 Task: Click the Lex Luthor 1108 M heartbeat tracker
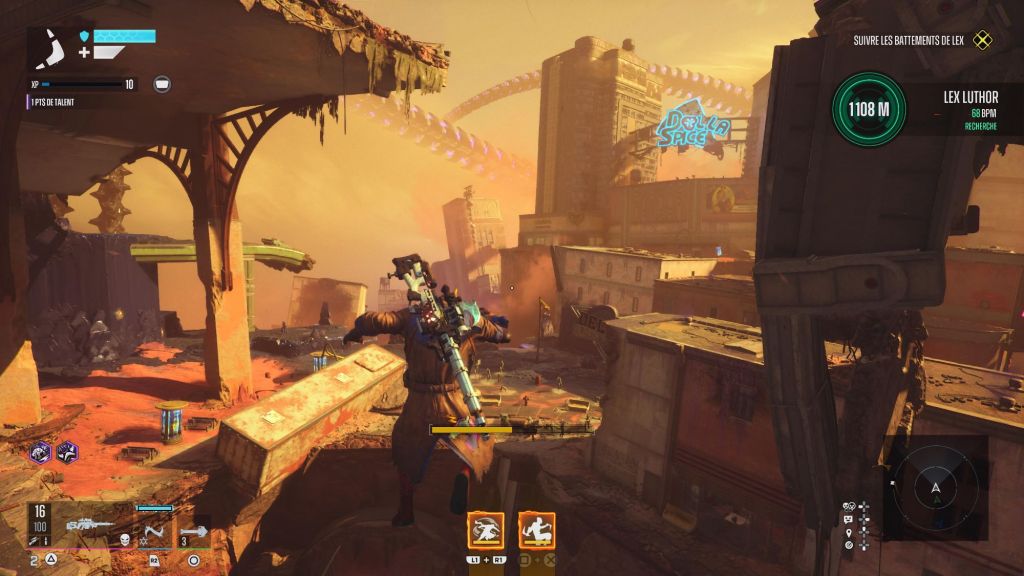coord(869,109)
